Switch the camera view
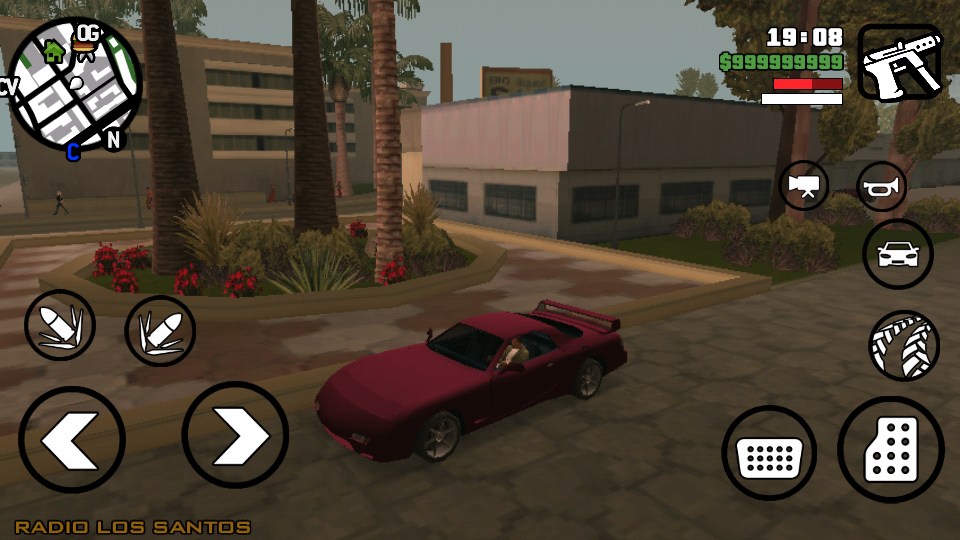 (804, 186)
